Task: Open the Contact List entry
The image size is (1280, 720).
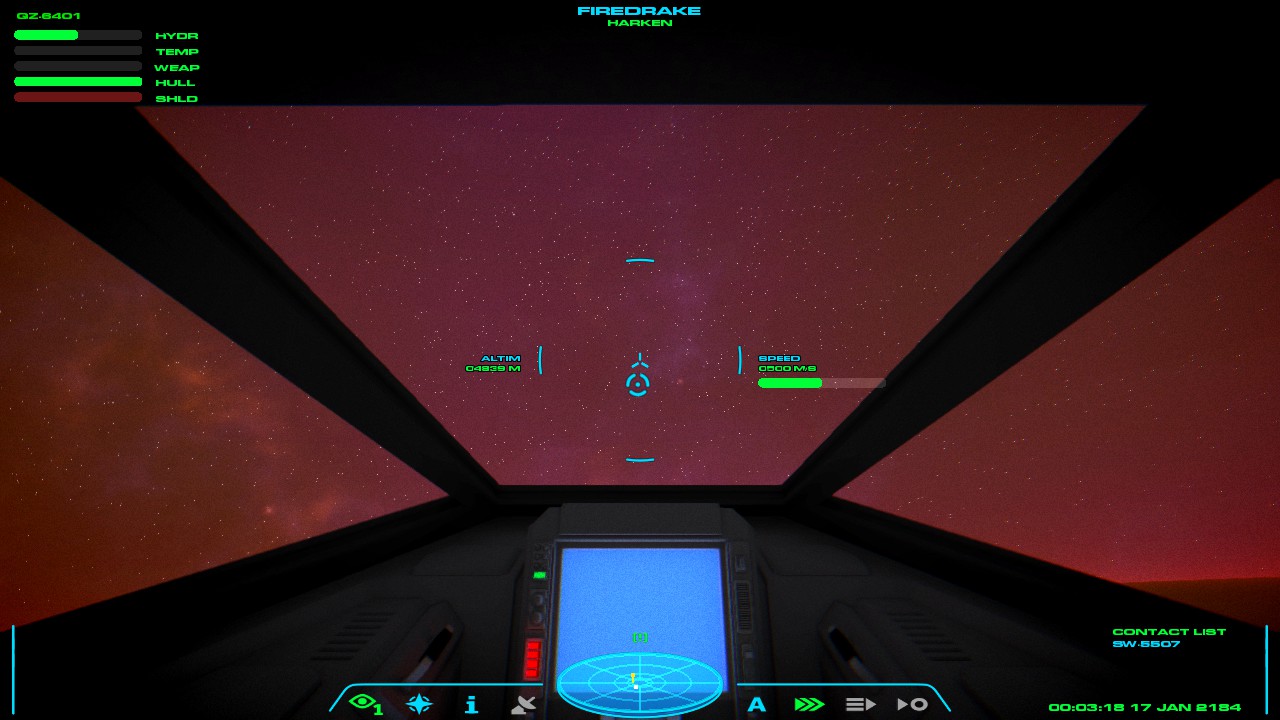Action: [x=1146, y=644]
